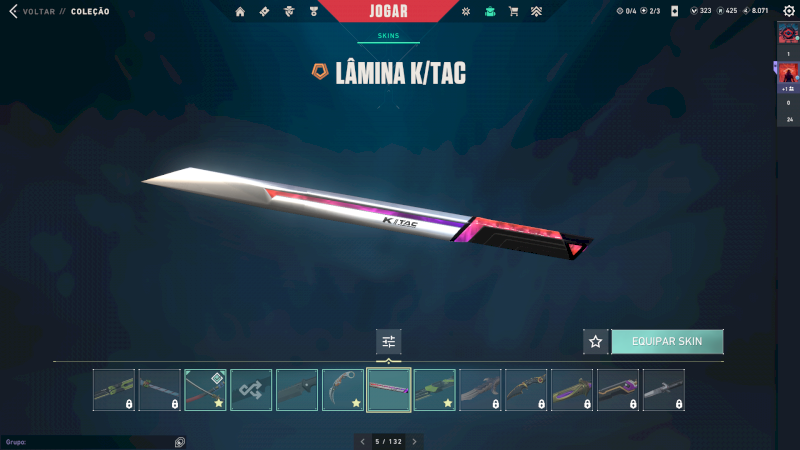The image size is (800, 450).
Task: Open the SKINS tab
Action: click(x=388, y=35)
